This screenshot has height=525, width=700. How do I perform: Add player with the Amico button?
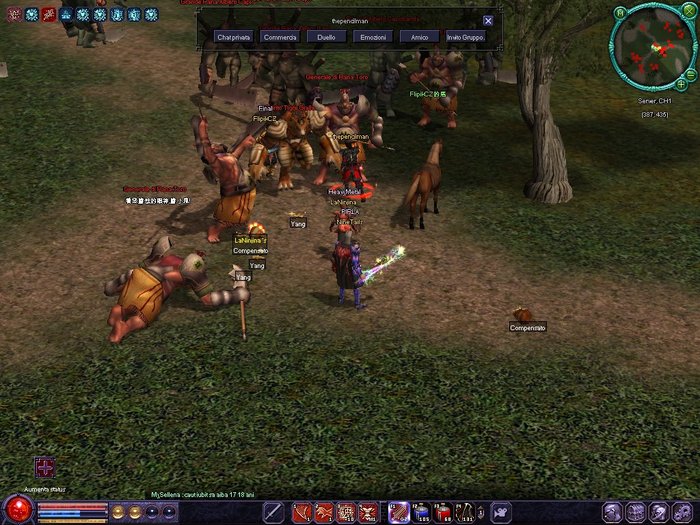(x=419, y=37)
